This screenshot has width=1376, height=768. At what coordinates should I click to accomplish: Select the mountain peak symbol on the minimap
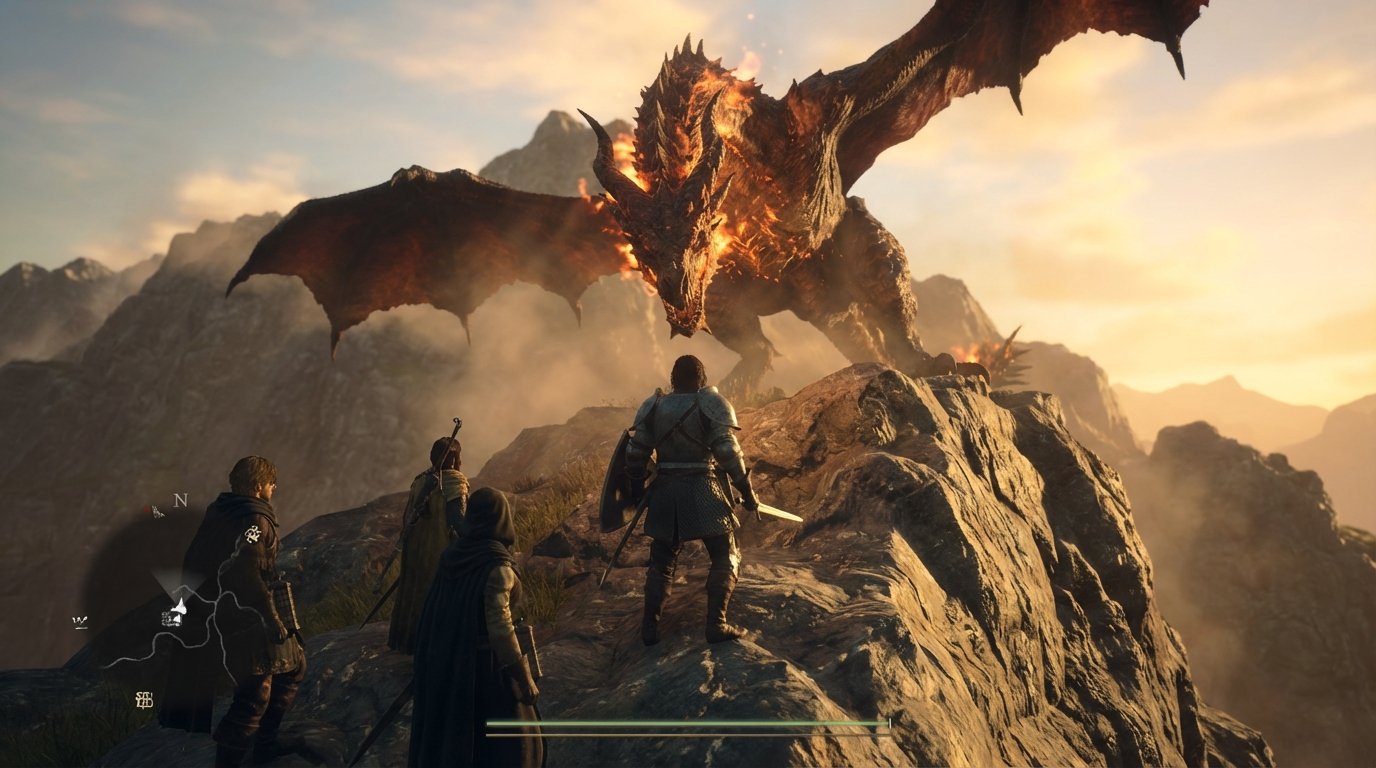[x=180, y=605]
